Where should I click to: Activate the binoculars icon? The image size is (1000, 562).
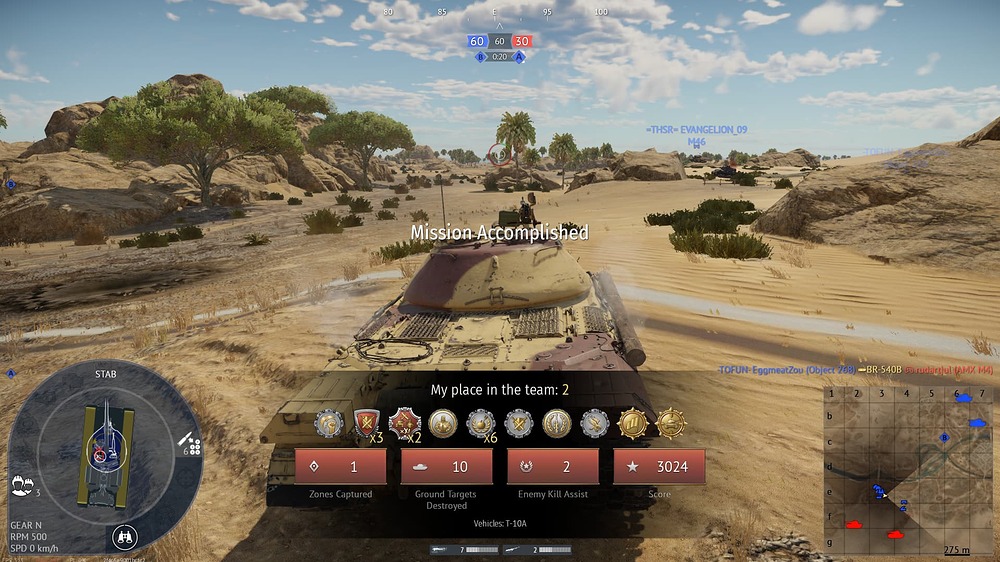click(x=124, y=535)
